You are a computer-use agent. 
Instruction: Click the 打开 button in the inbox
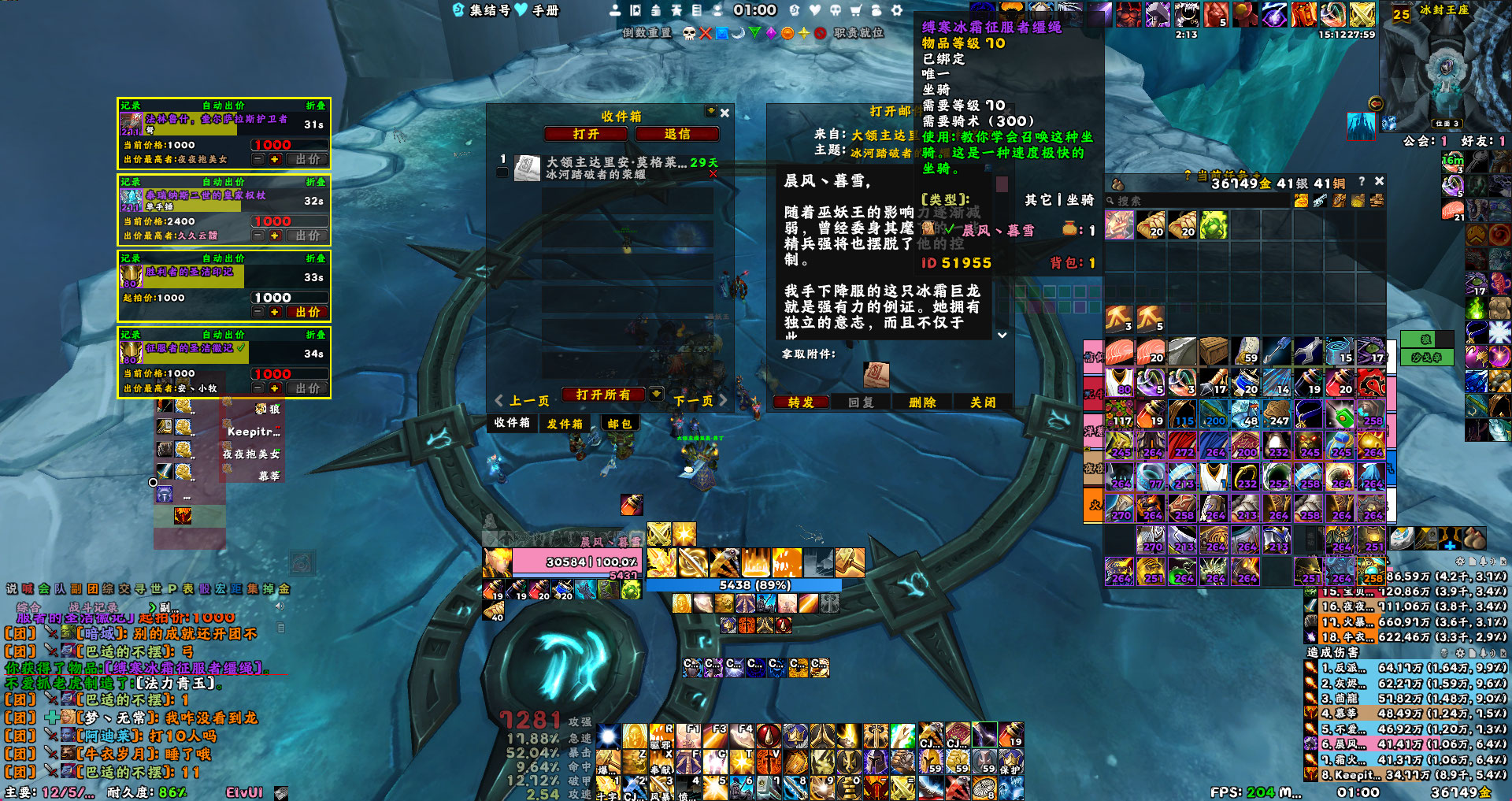point(585,135)
